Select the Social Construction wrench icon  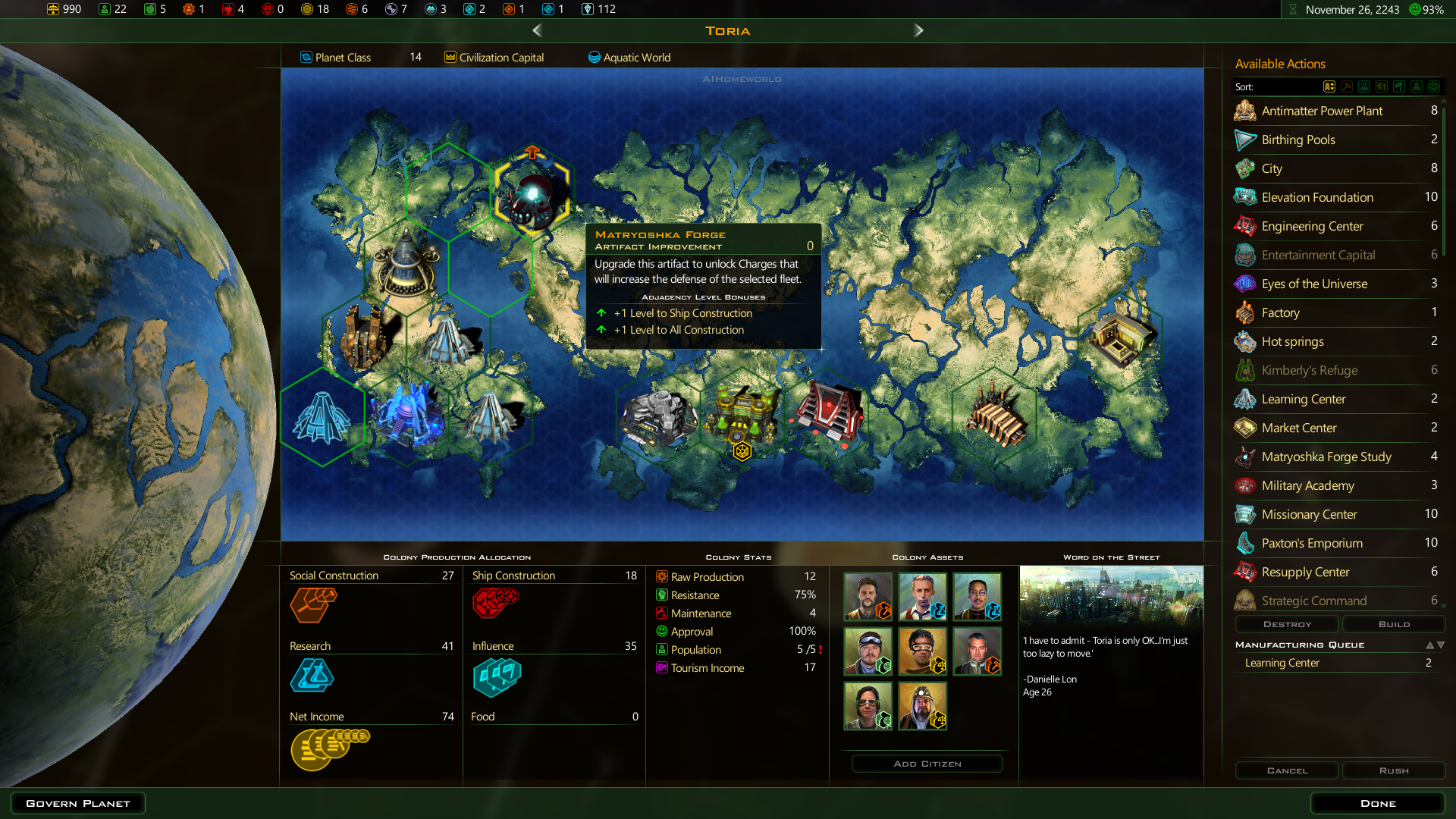(x=312, y=605)
